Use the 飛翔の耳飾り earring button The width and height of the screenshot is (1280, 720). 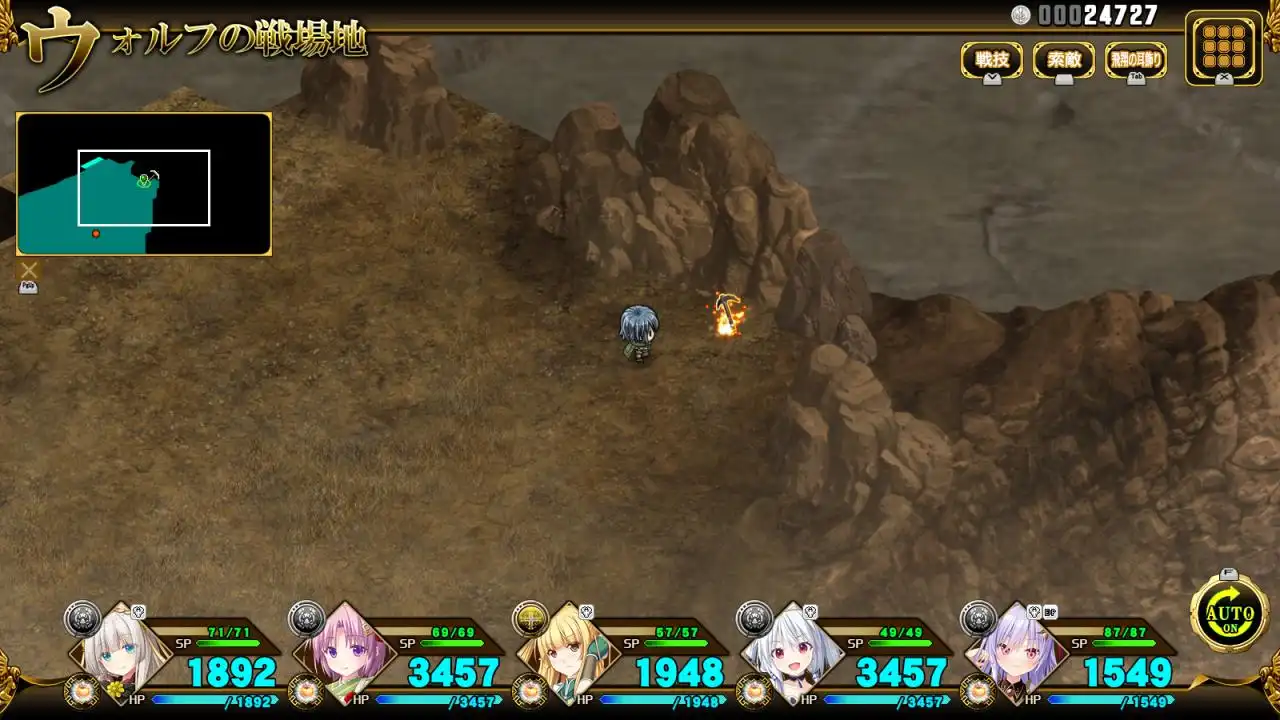click(x=1135, y=60)
